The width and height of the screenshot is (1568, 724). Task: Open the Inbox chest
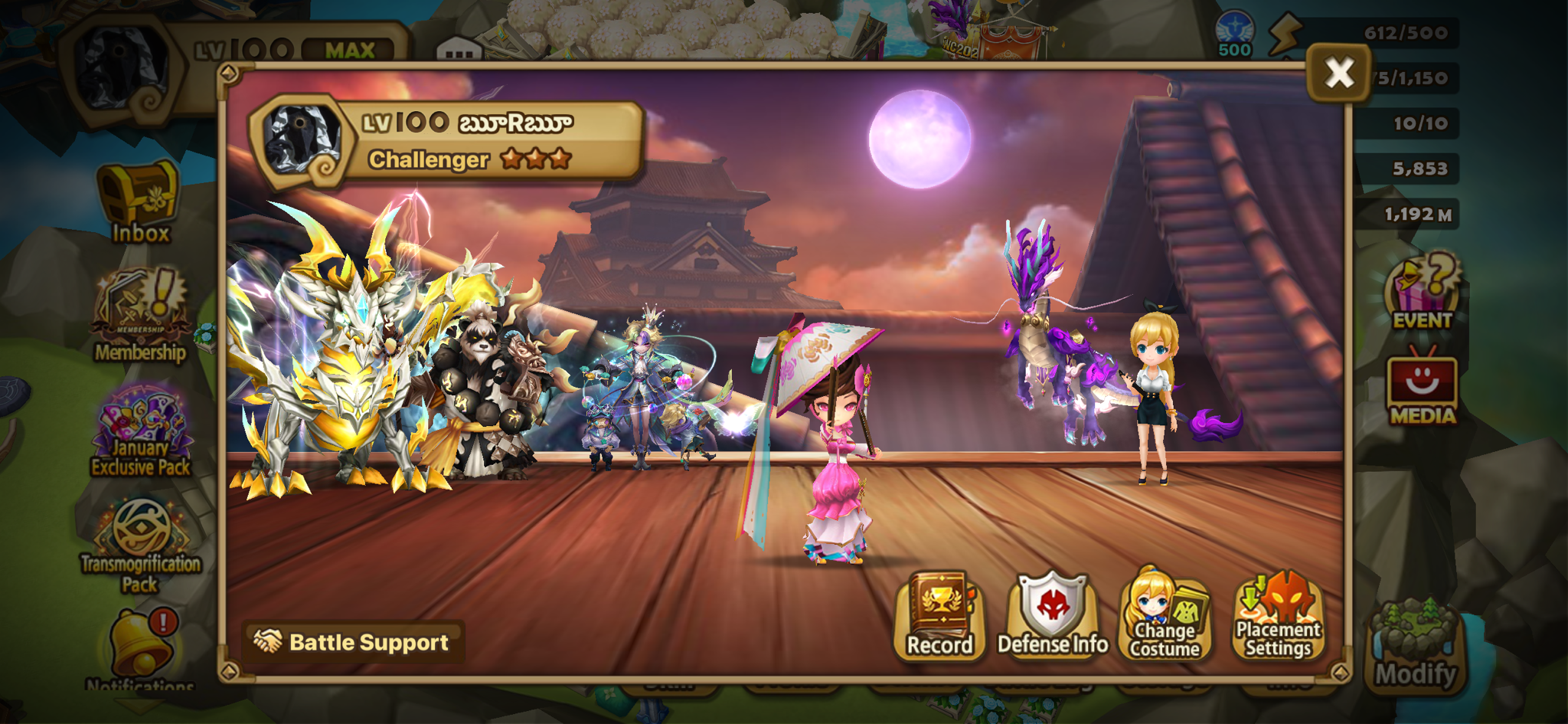(140, 201)
